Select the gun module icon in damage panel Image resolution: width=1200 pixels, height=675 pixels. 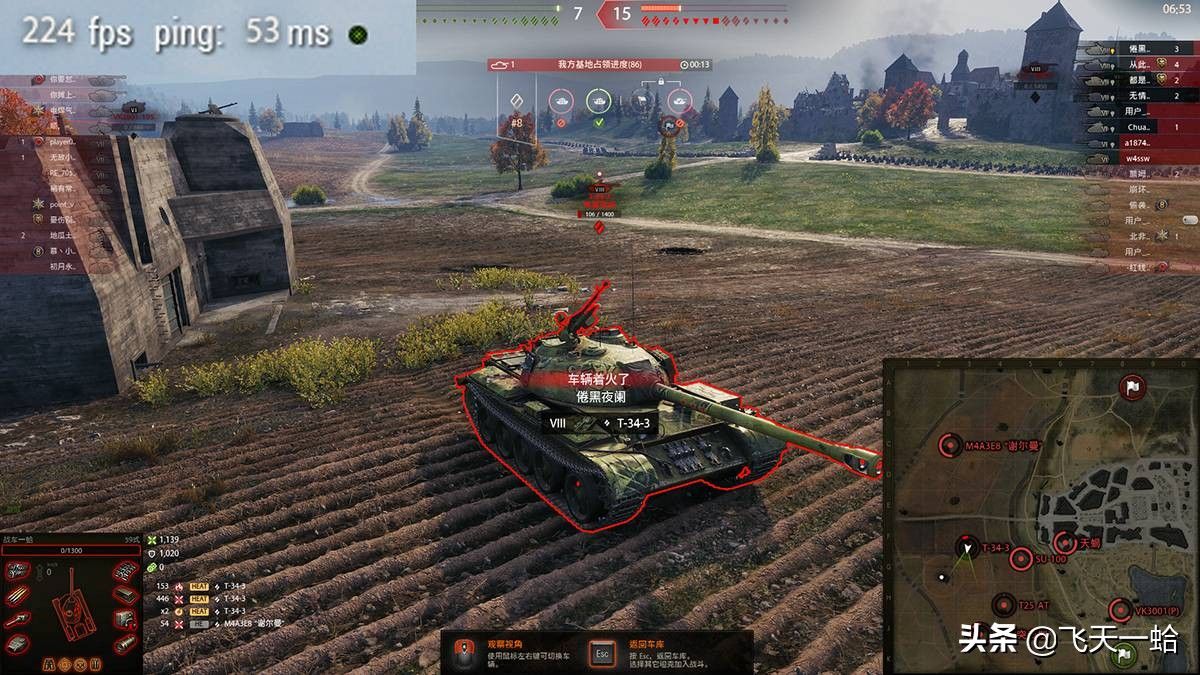(17, 620)
